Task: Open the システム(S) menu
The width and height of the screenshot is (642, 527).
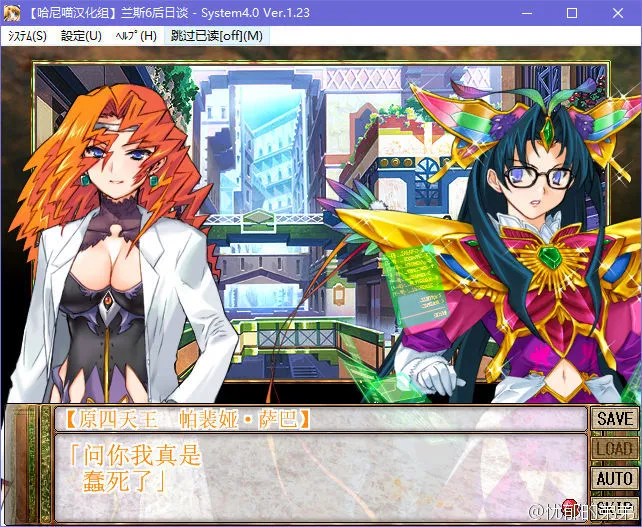Action: click(x=28, y=36)
